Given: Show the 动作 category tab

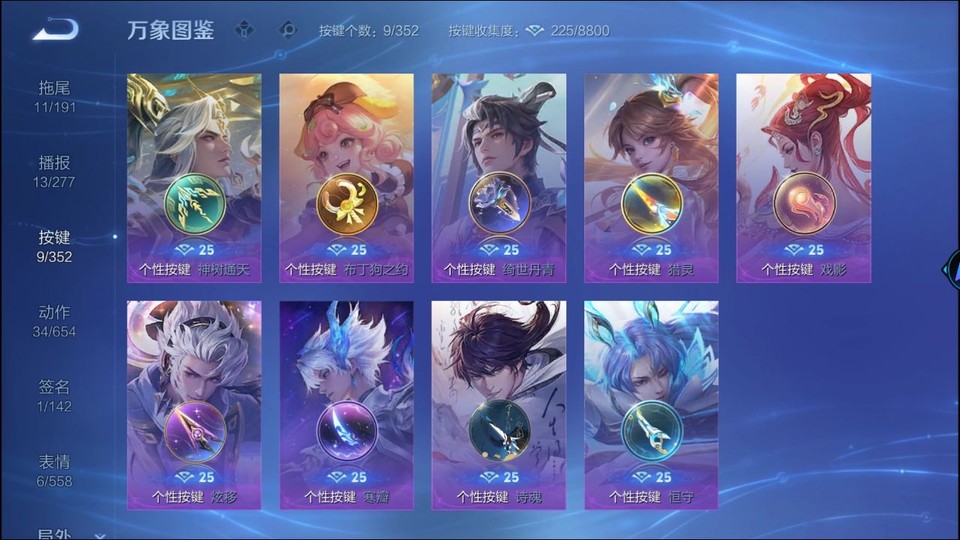Looking at the screenshot, I should [x=55, y=321].
